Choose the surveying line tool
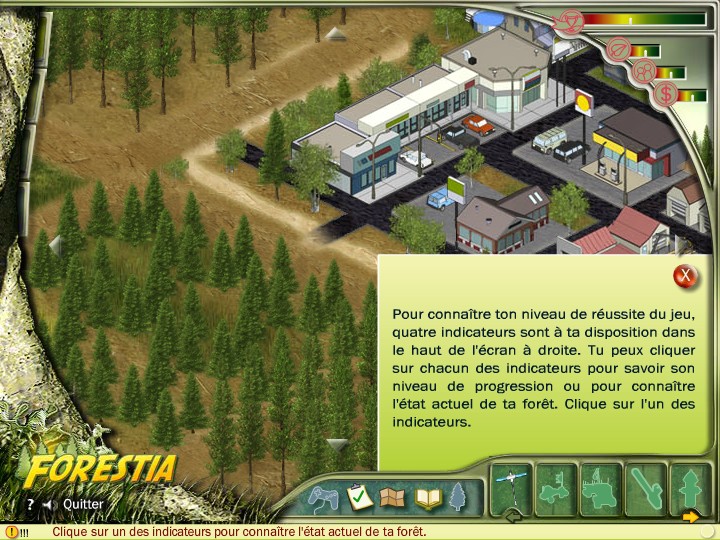This screenshot has height=540, width=720. 511,488
